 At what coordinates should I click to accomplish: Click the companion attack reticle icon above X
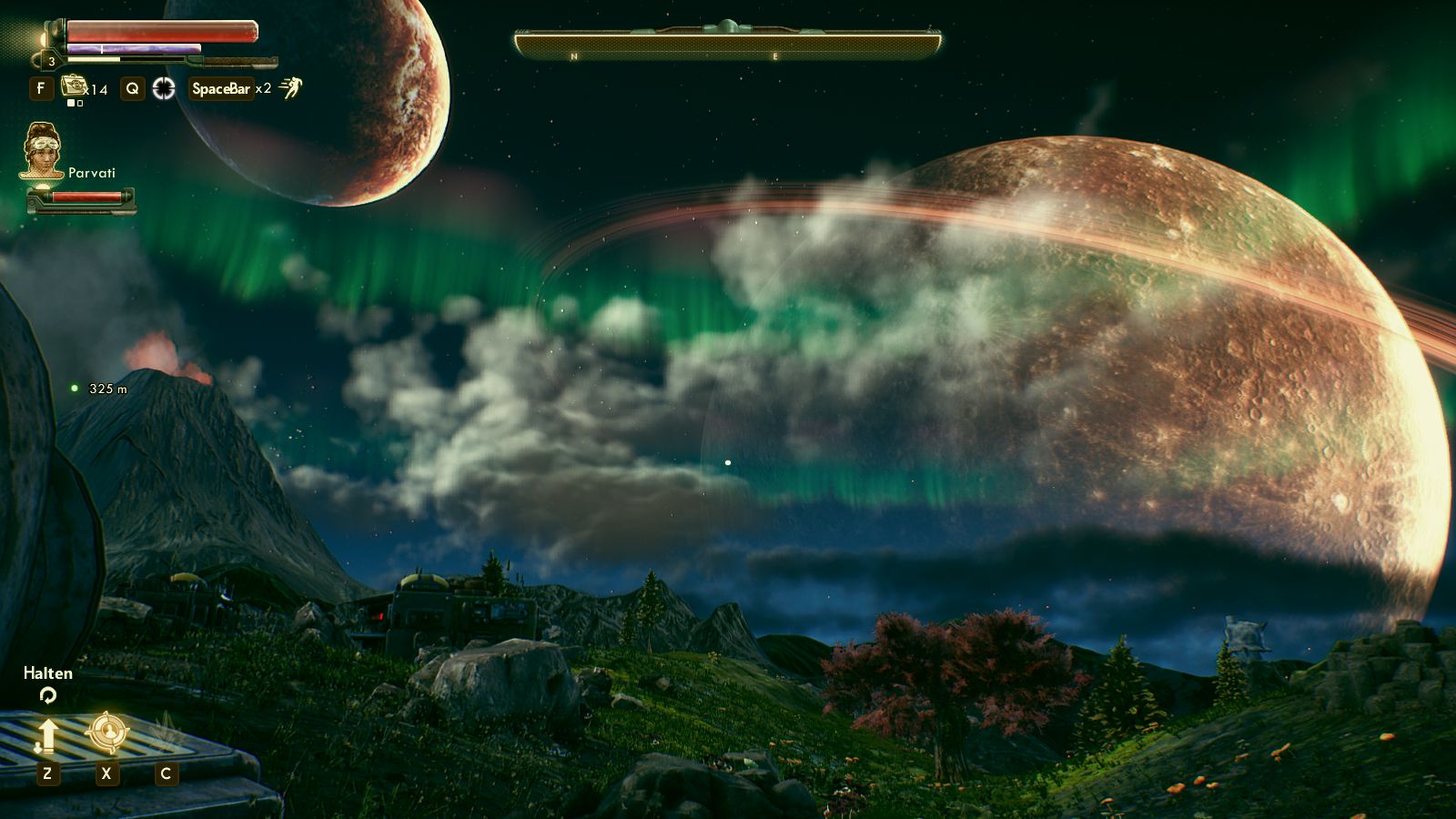click(107, 731)
